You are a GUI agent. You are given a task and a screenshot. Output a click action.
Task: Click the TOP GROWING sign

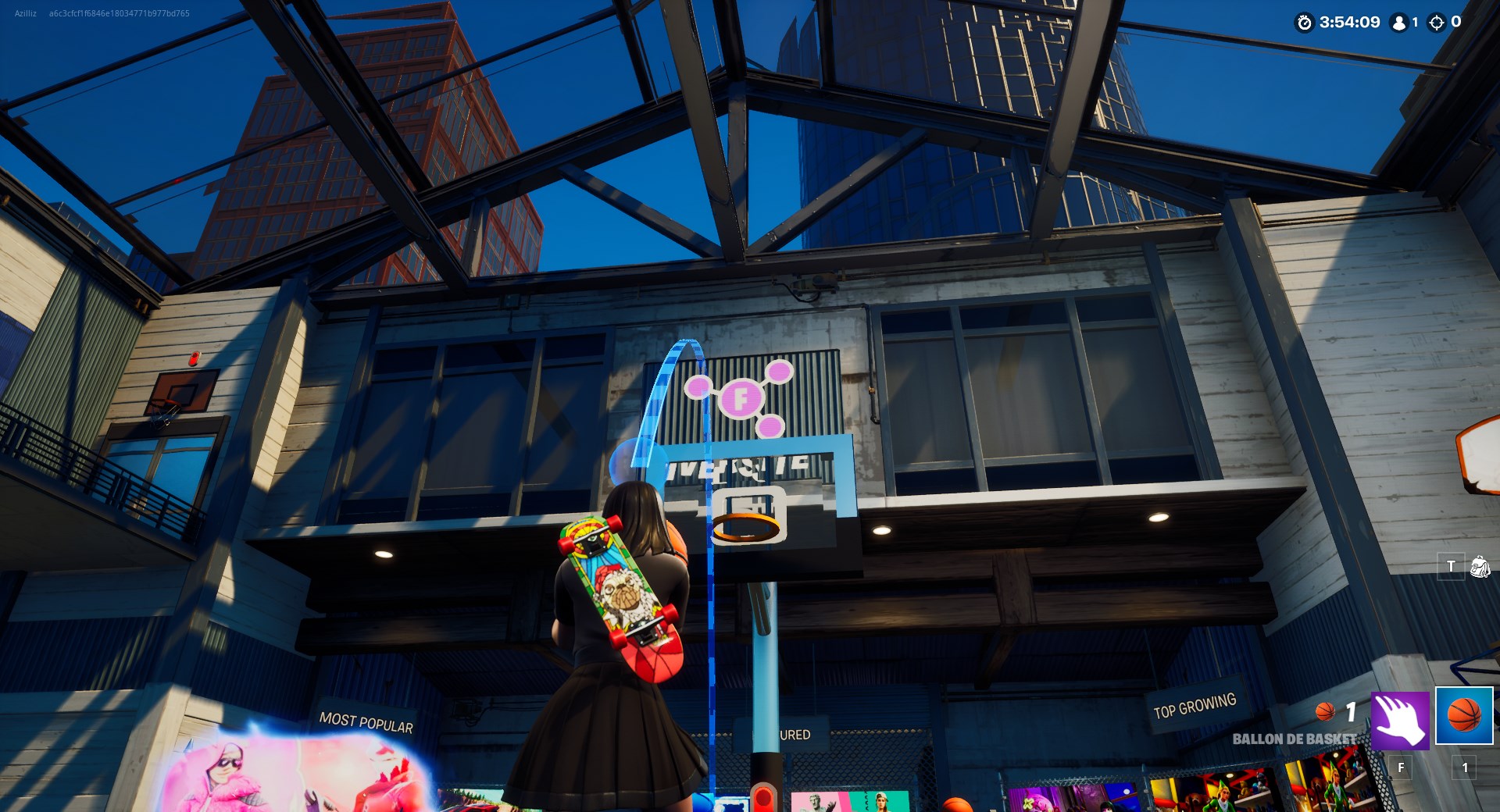pos(1195,703)
